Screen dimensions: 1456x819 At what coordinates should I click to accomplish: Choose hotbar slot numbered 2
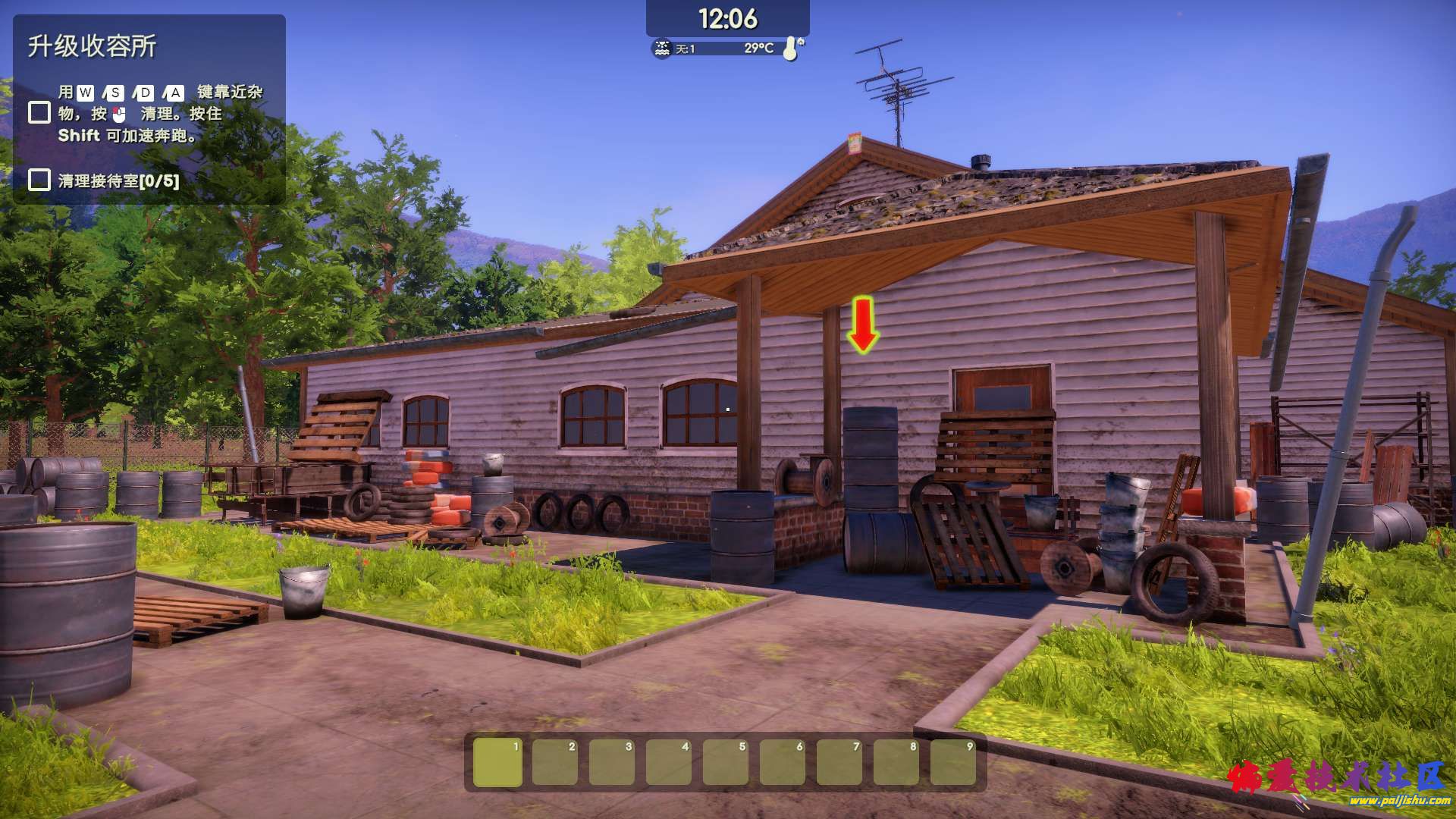554,762
